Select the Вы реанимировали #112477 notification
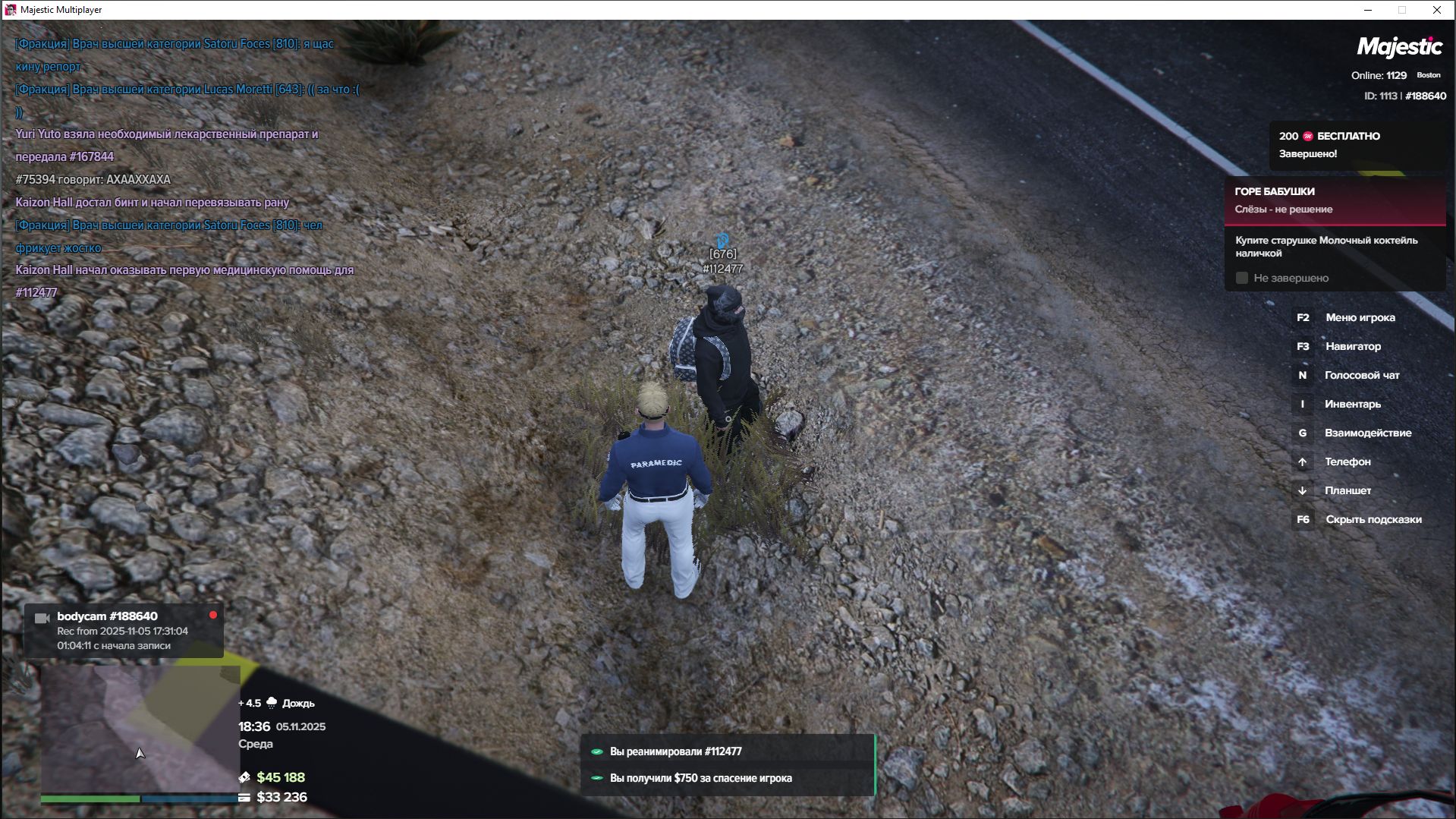The height and width of the screenshot is (819, 1456). (728, 751)
